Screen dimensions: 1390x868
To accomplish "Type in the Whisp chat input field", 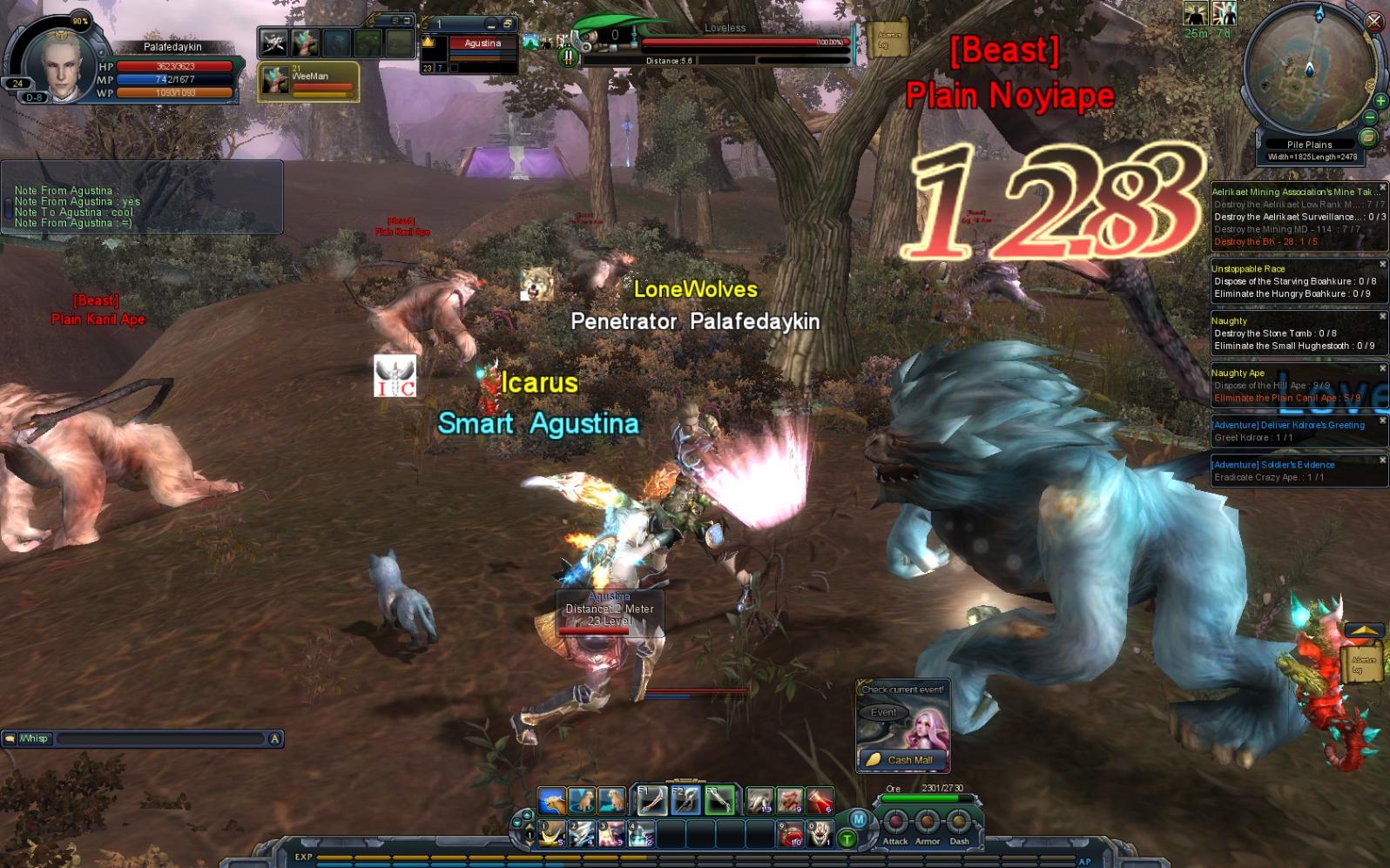I will click(x=161, y=739).
